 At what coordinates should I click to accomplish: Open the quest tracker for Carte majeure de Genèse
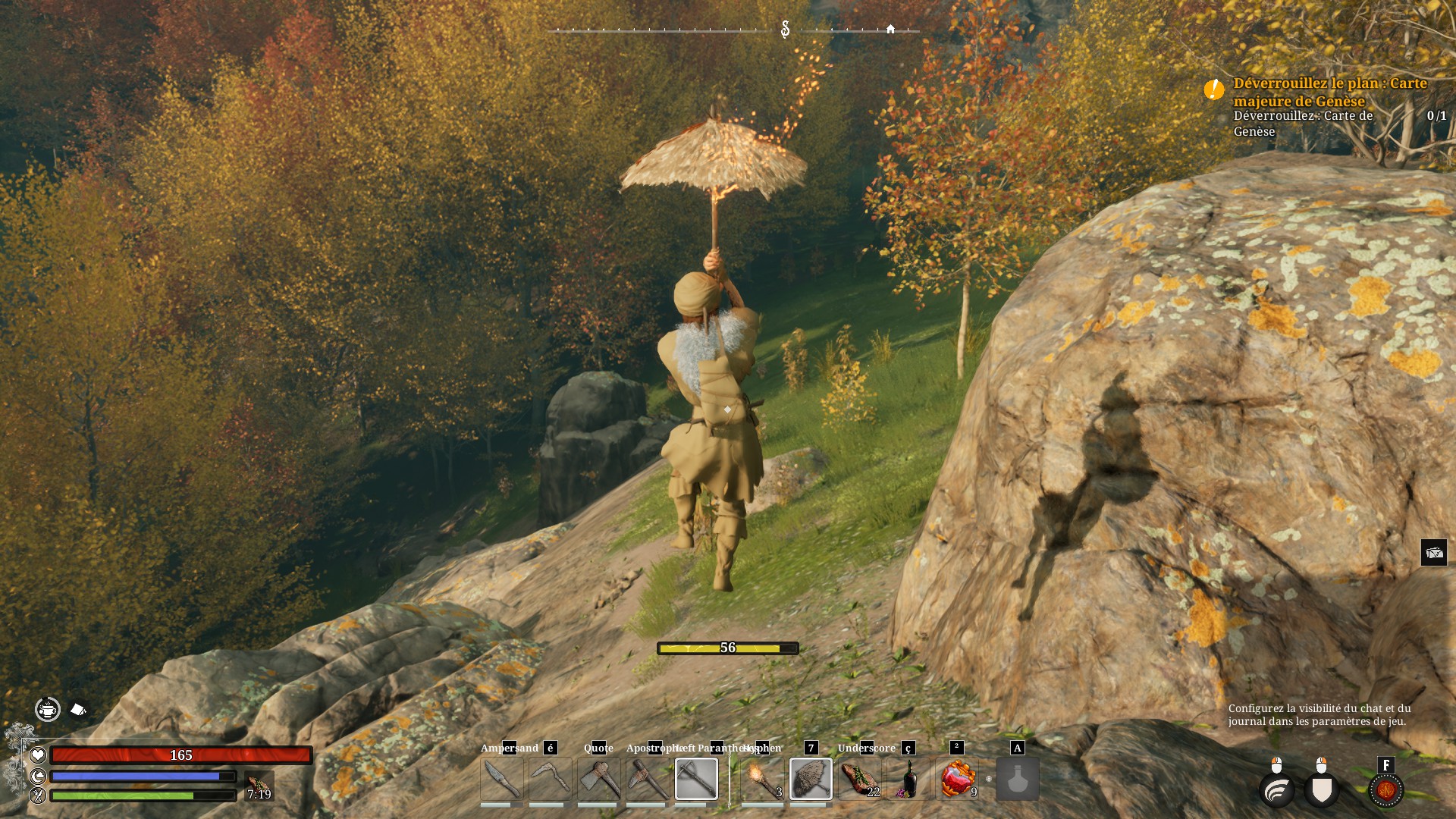click(x=1329, y=92)
